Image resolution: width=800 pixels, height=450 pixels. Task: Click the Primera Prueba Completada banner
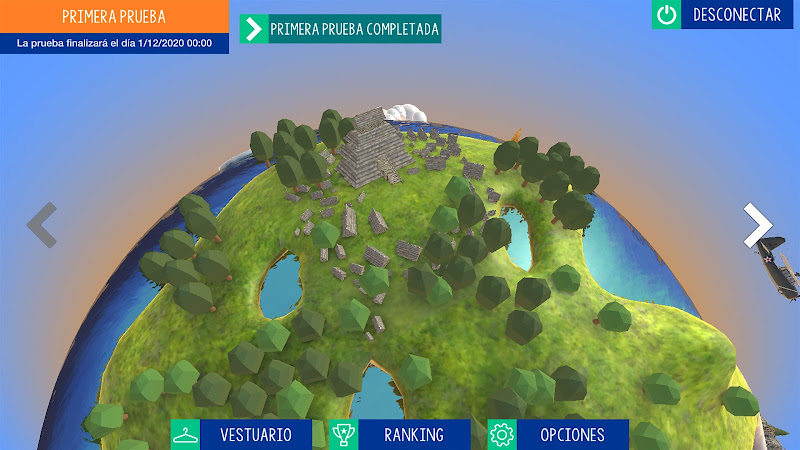tap(340, 29)
